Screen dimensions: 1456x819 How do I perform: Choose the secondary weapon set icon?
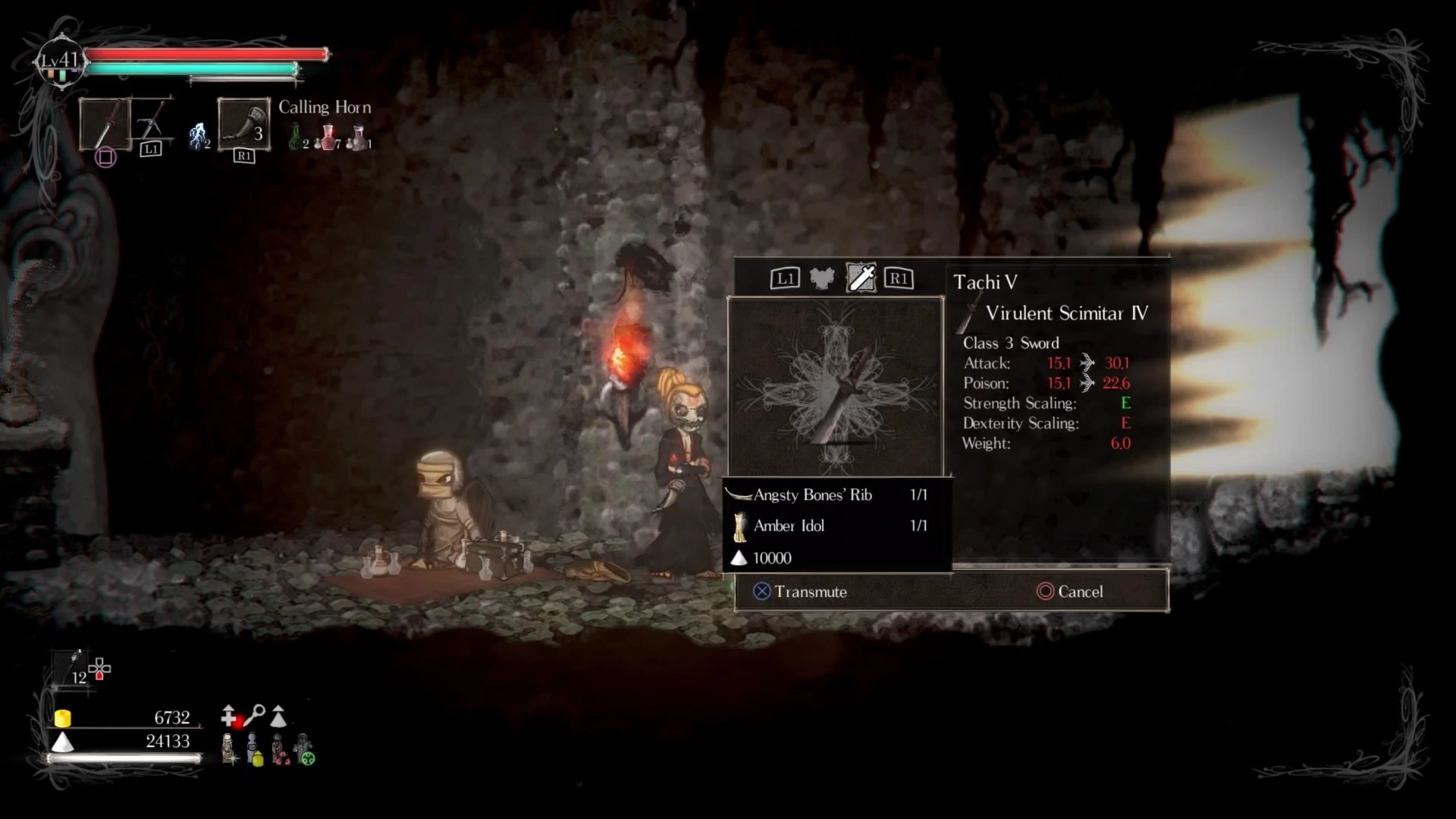pyautogui.click(x=152, y=121)
